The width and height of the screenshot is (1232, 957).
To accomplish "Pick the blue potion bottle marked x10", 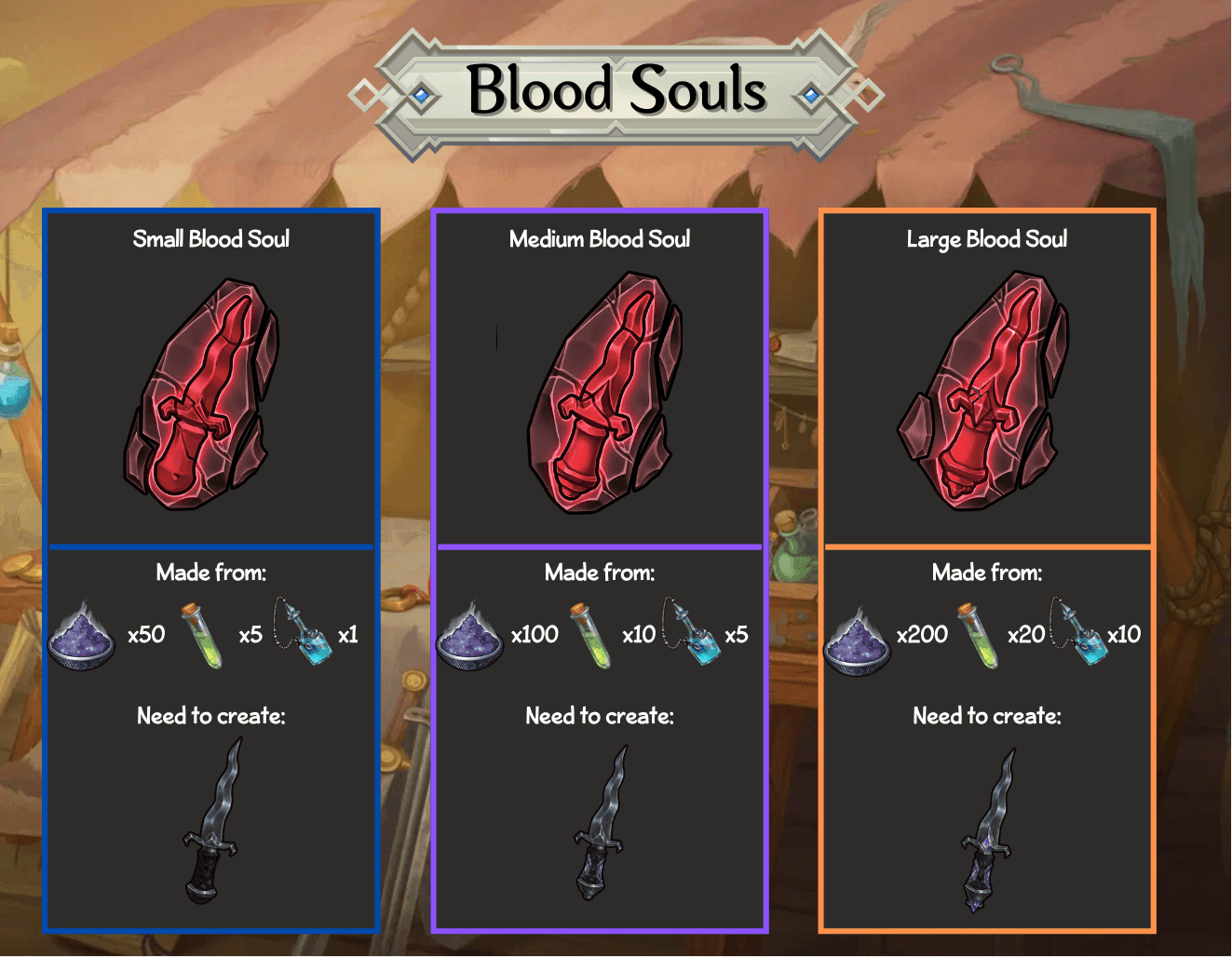I will pos(1078,633).
